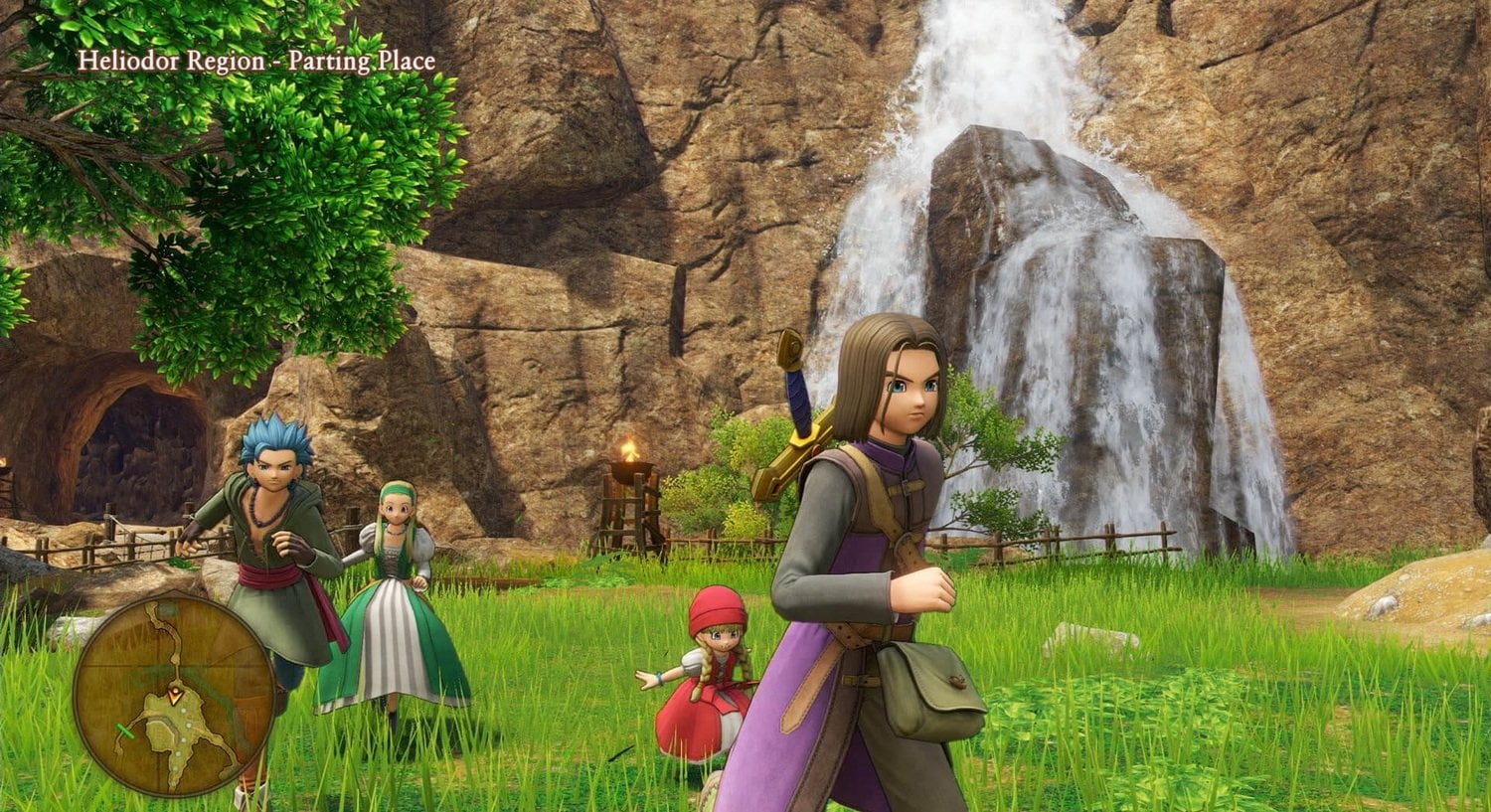
Task: Click the circular minimap
Action: pos(174,694)
